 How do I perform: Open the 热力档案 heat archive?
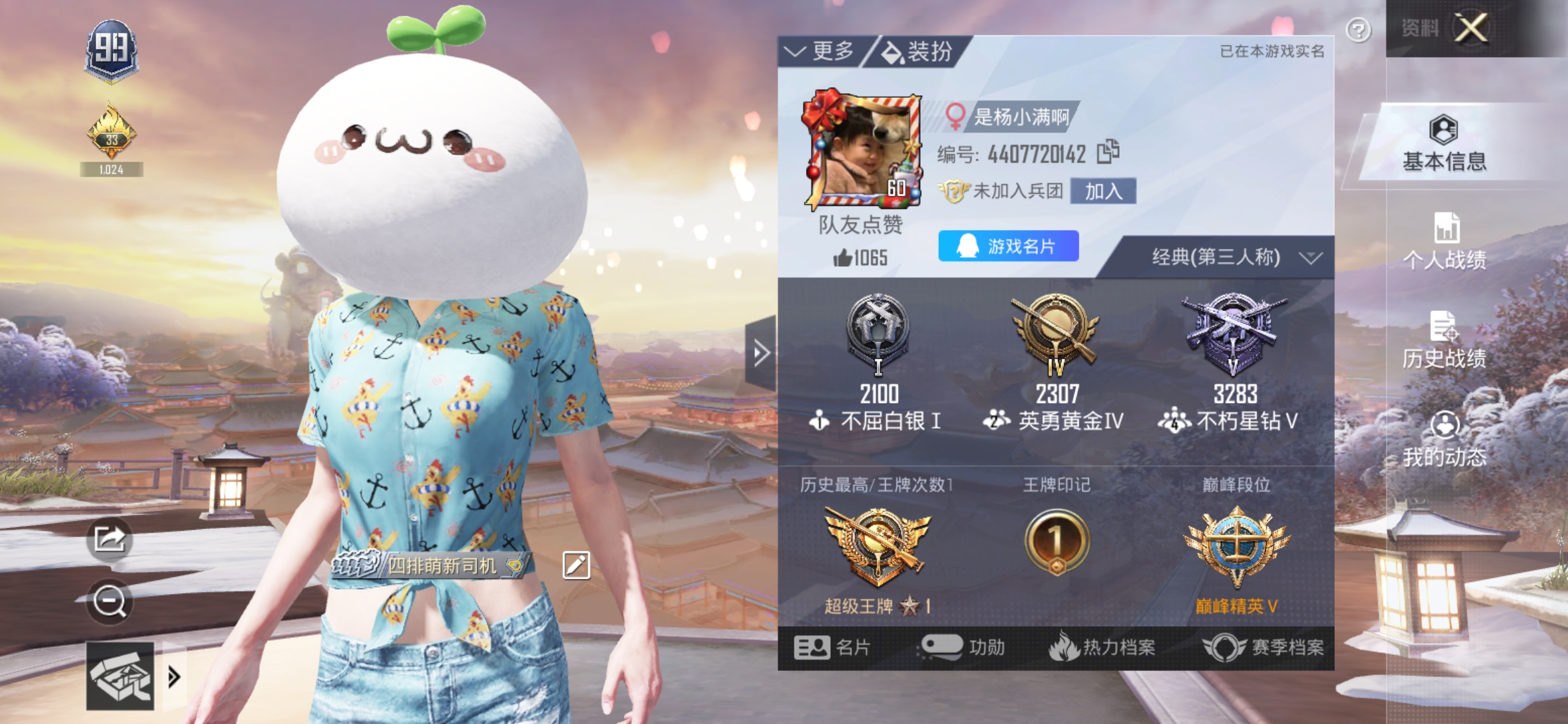(x=1102, y=648)
